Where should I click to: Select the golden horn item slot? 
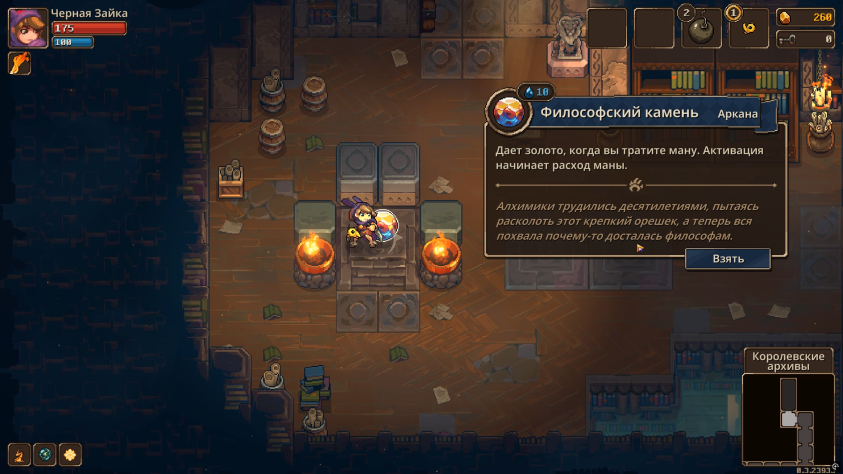pyautogui.click(x=748, y=30)
